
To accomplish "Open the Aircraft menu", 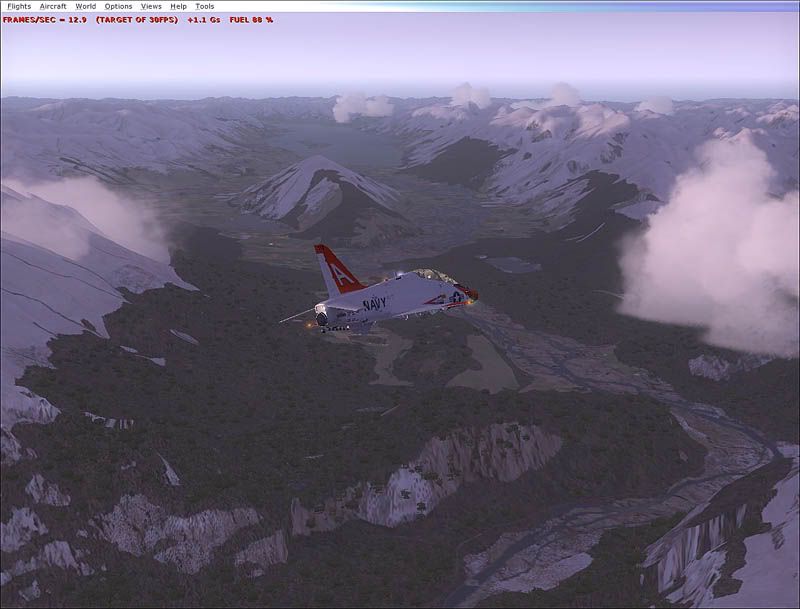I will 53,6.
